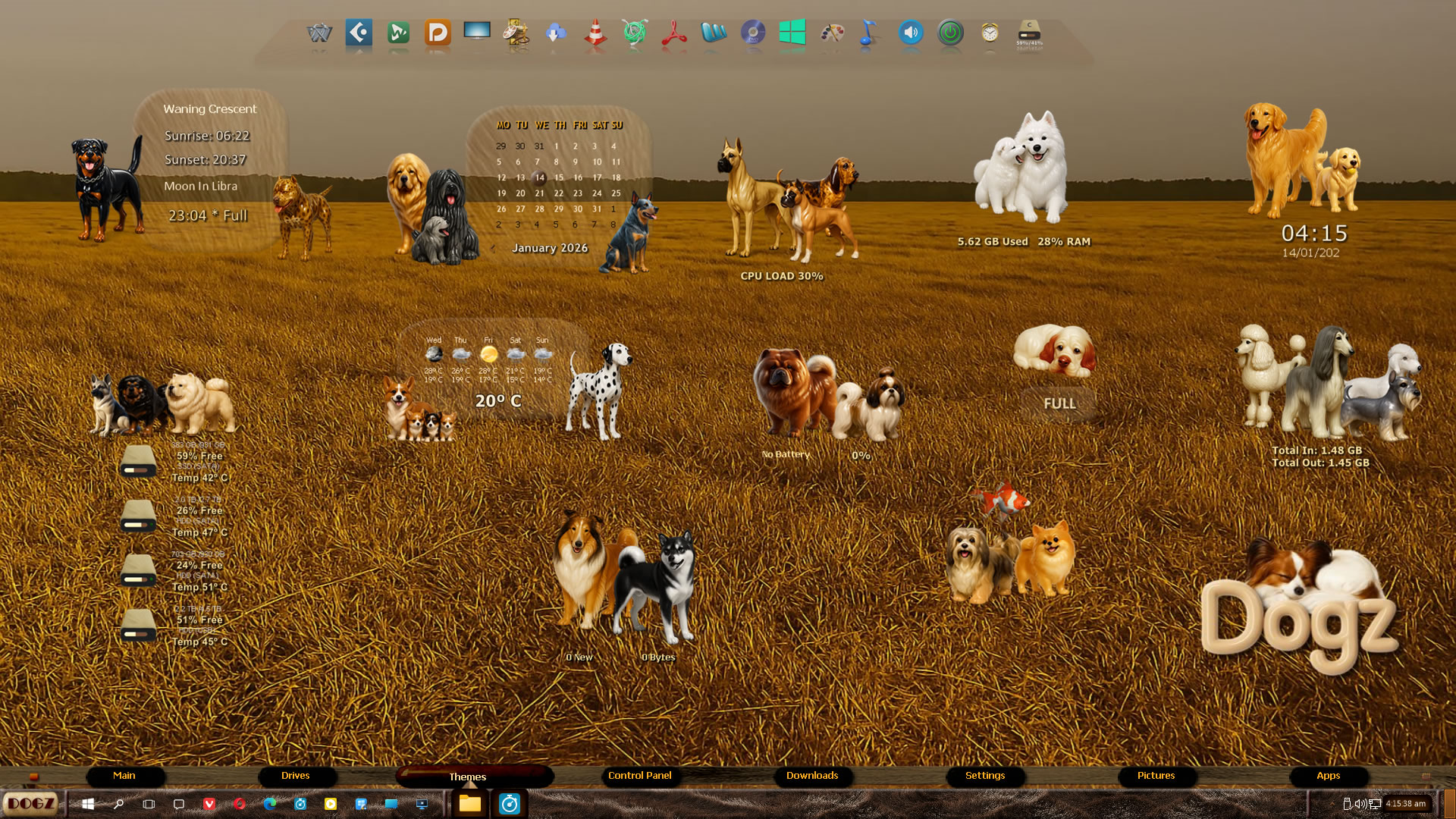The image size is (1456, 819).
Task: Open the red Adobe Acrobat dock icon
Action: pyautogui.click(x=674, y=33)
